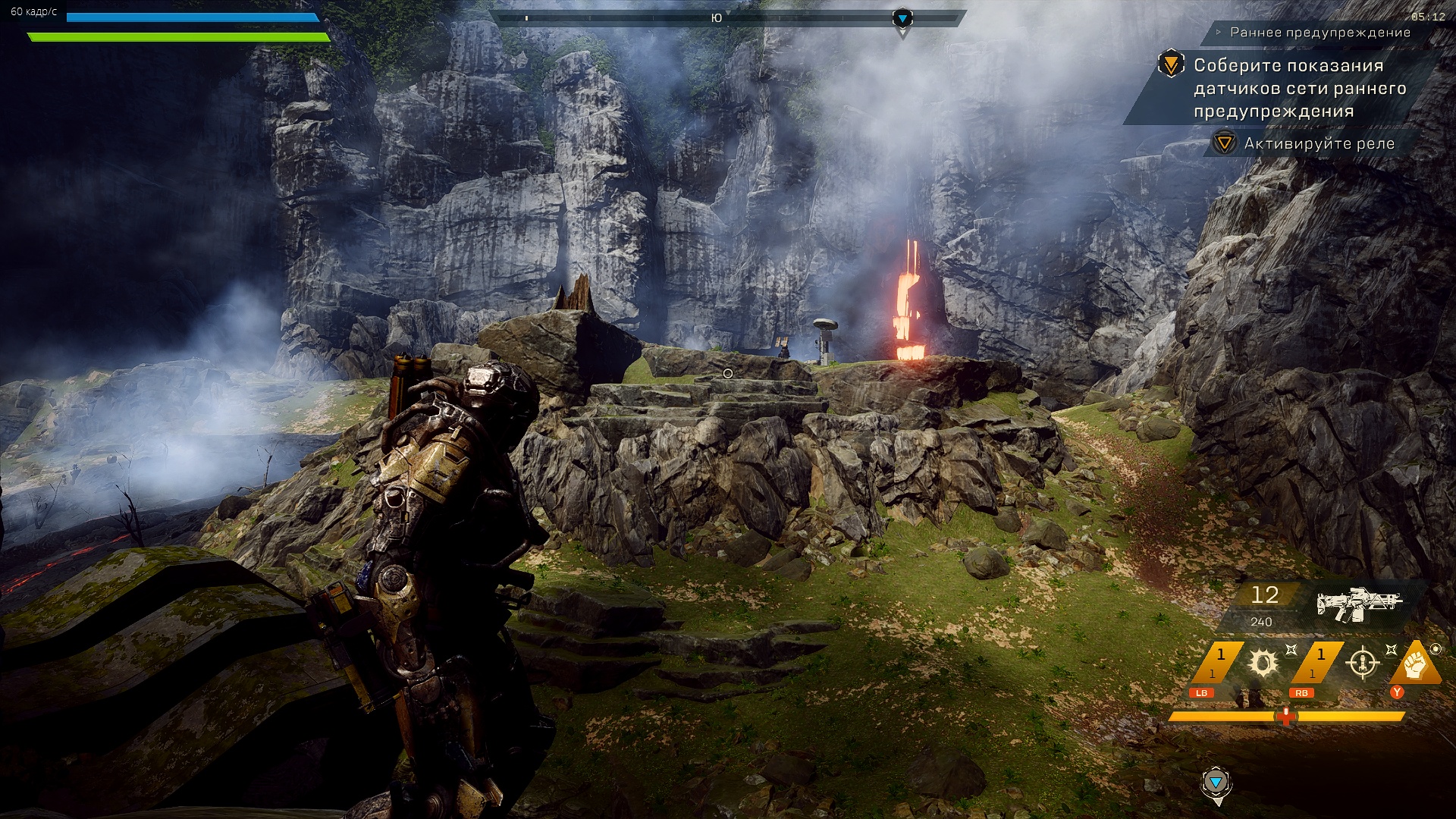1456x819 pixels.
Task: Activate the spiked gear ability icon
Action: 1263,664
